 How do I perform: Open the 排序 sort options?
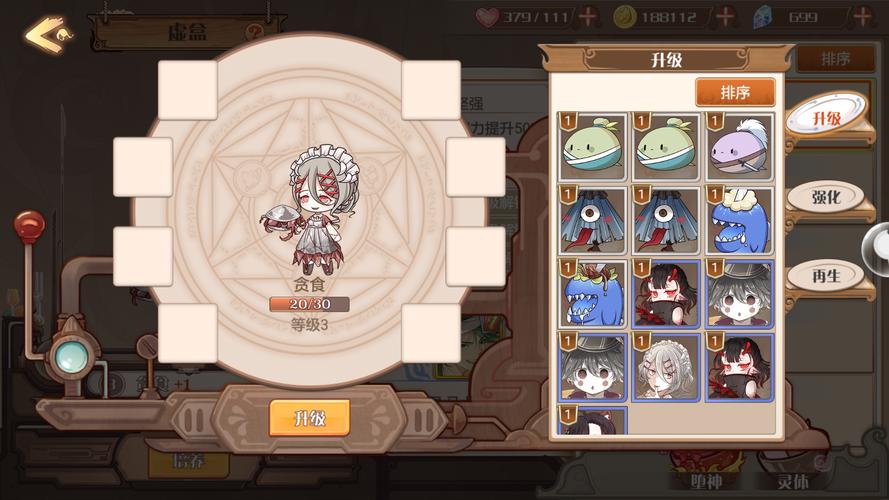[735, 93]
